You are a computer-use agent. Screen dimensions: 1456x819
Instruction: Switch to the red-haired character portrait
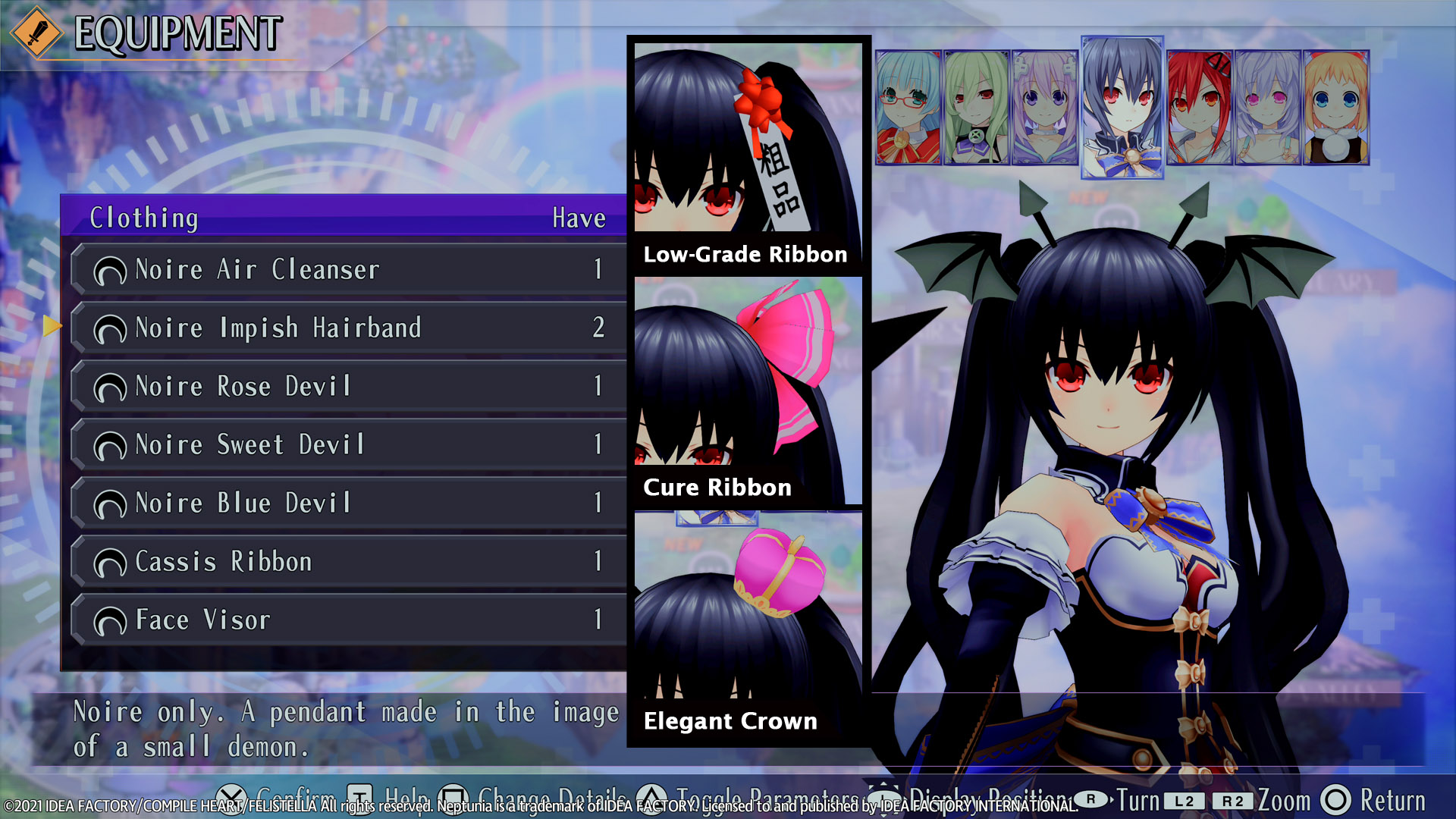[x=1200, y=108]
